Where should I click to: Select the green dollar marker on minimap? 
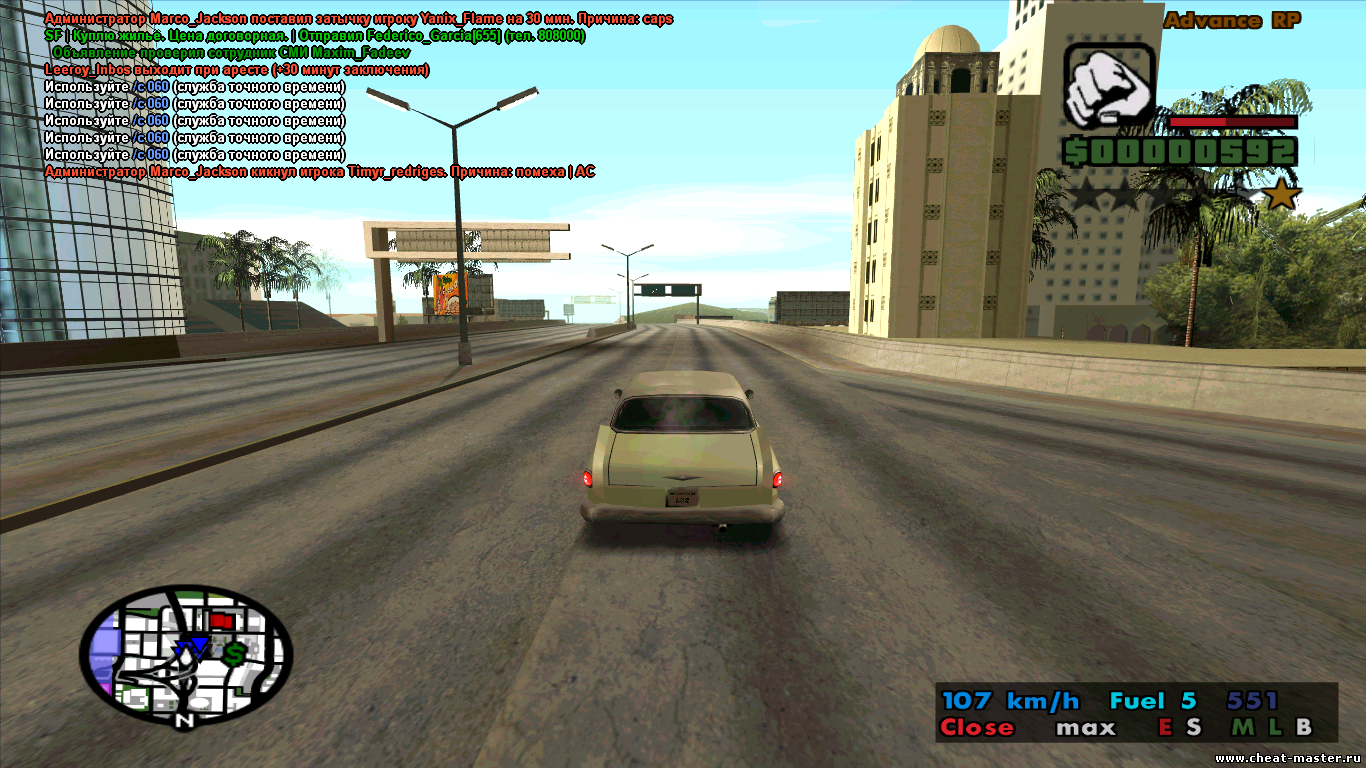234,655
